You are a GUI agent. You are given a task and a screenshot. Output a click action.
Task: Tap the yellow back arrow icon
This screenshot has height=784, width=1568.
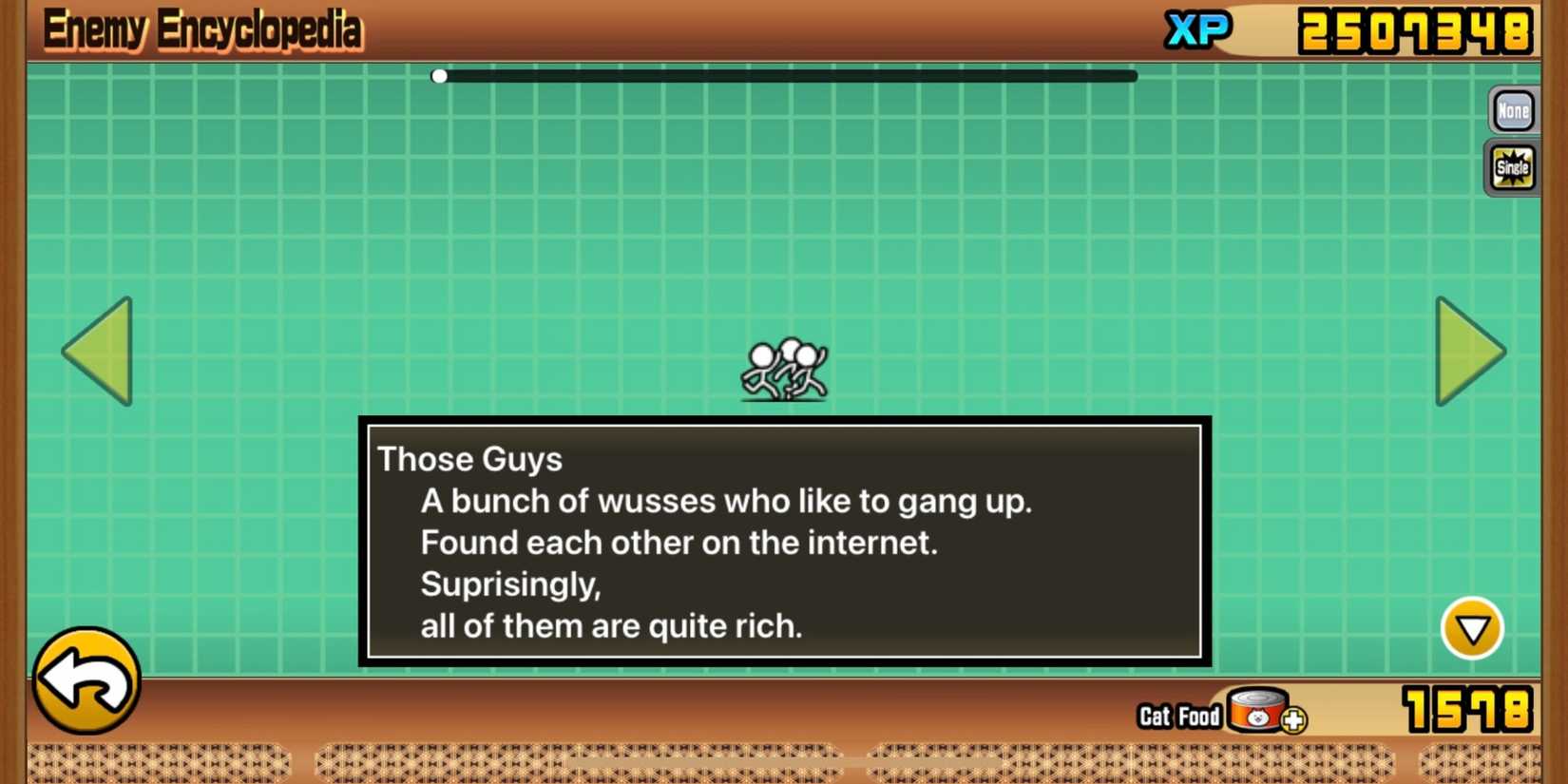click(x=86, y=679)
